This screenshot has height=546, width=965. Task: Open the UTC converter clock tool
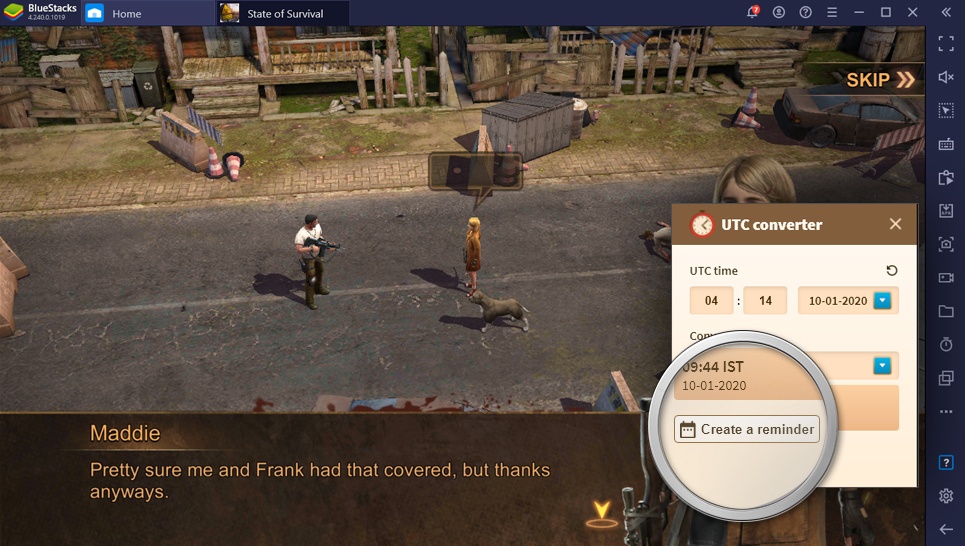coord(946,344)
